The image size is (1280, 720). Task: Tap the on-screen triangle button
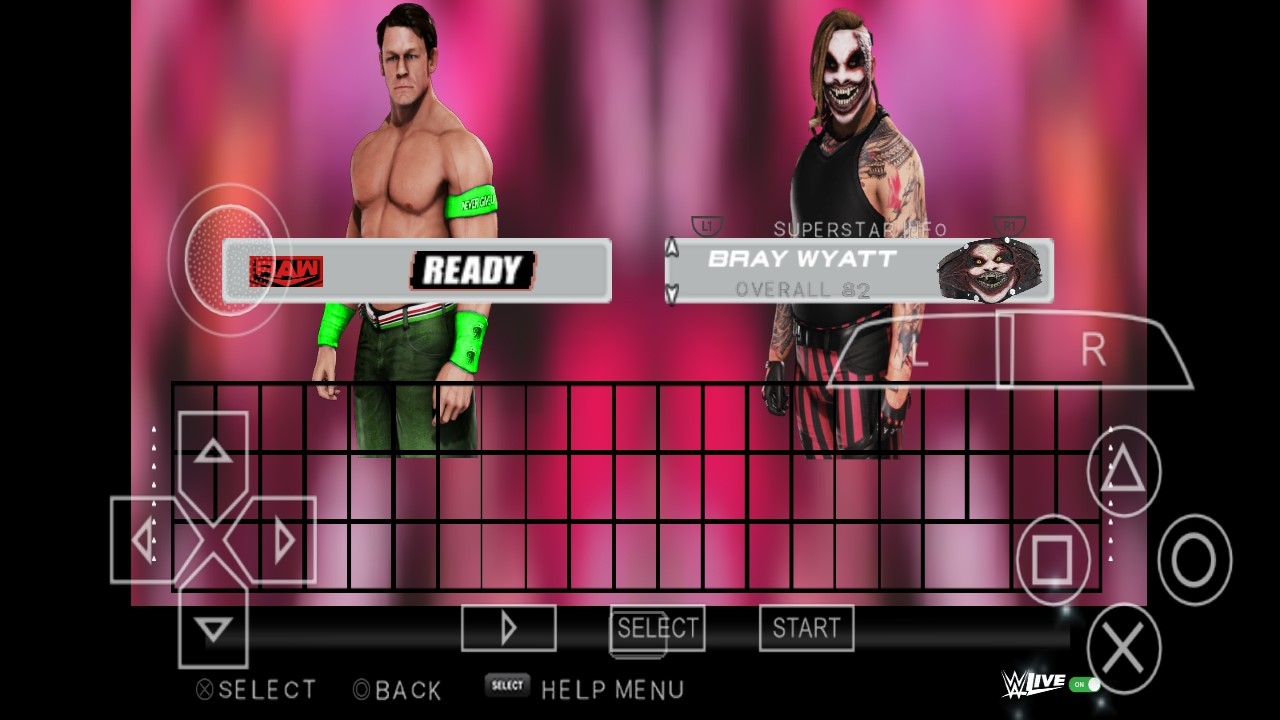[1123, 471]
